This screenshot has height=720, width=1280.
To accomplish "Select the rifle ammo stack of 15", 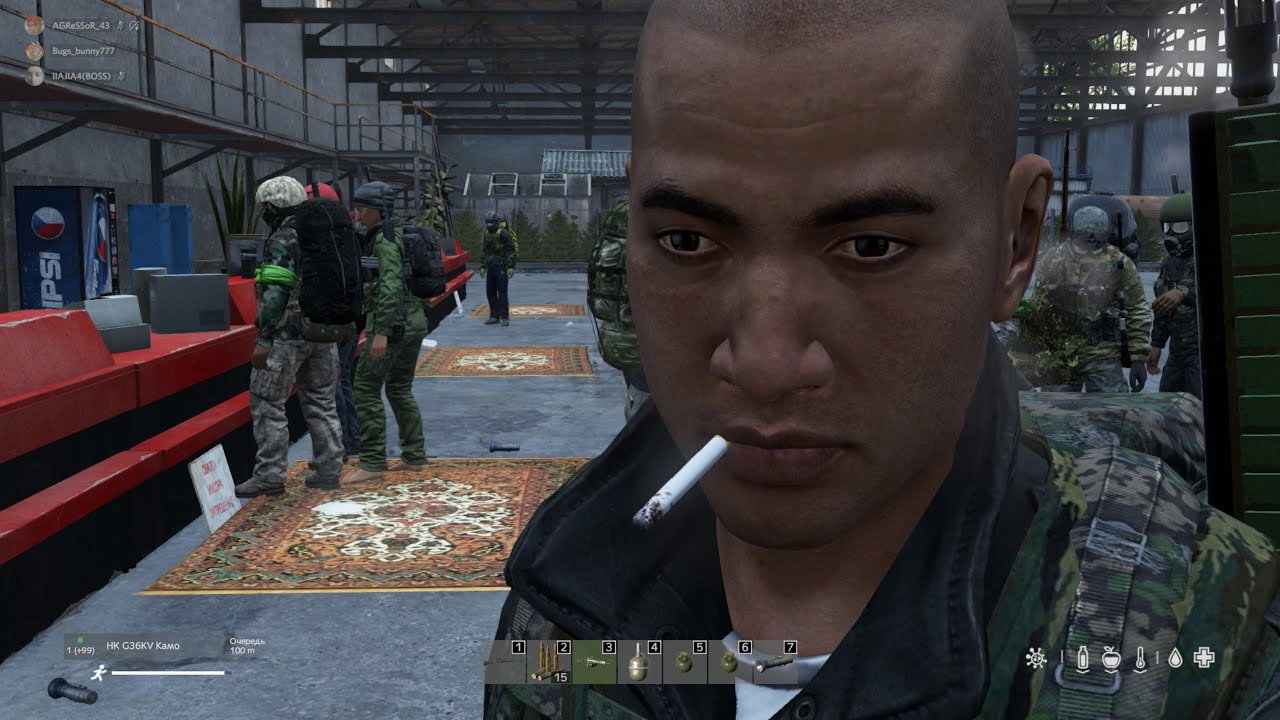I will [549, 662].
